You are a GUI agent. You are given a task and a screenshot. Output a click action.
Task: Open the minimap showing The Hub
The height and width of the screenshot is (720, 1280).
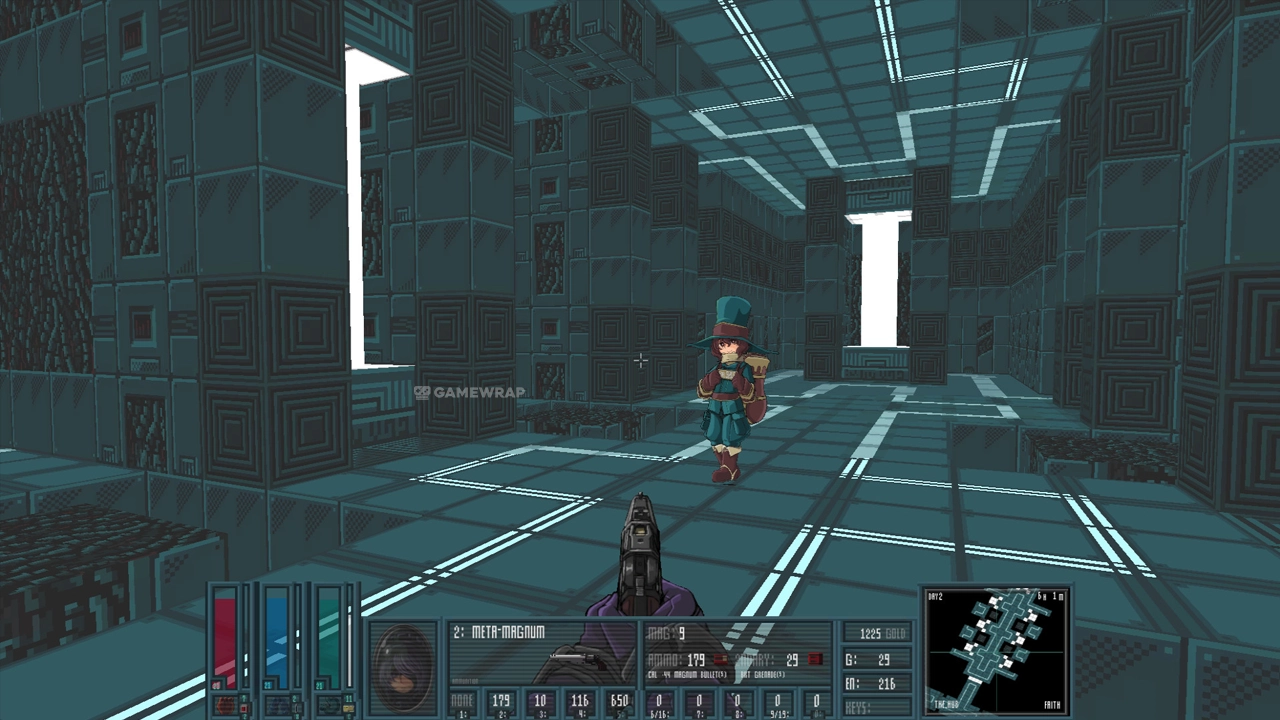[996, 649]
